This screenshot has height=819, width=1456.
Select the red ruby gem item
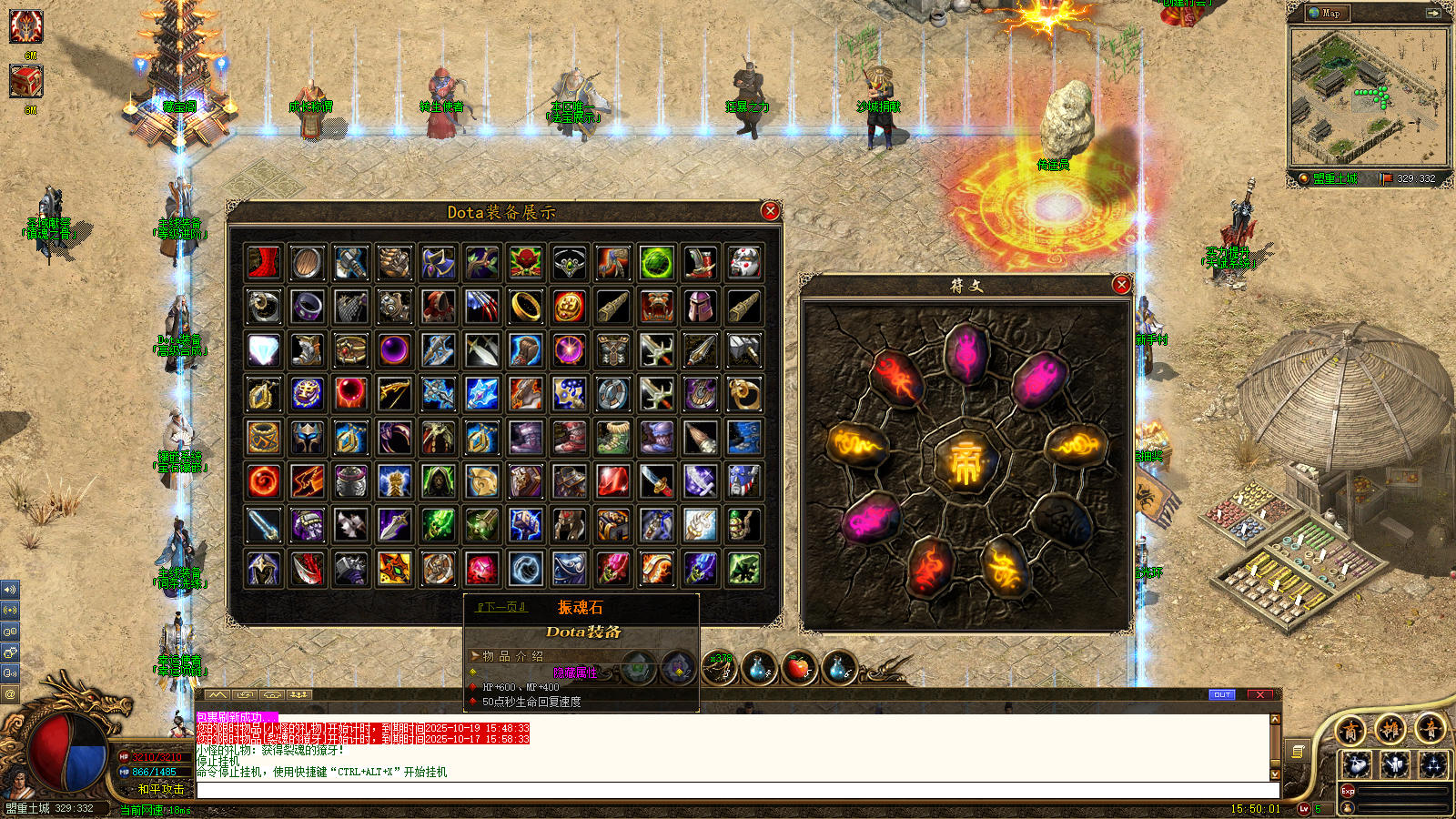click(x=613, y=481)
